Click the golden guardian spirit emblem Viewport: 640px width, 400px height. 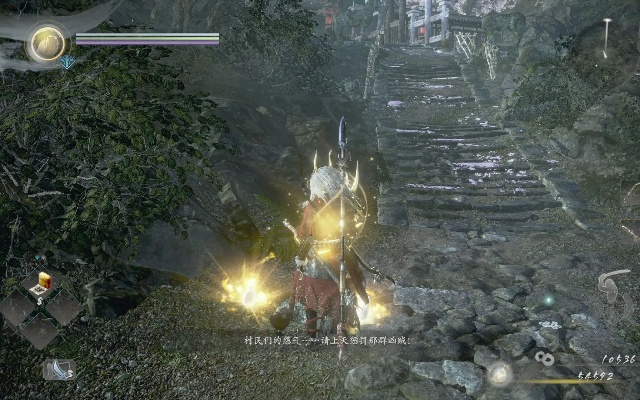[46, 42]
